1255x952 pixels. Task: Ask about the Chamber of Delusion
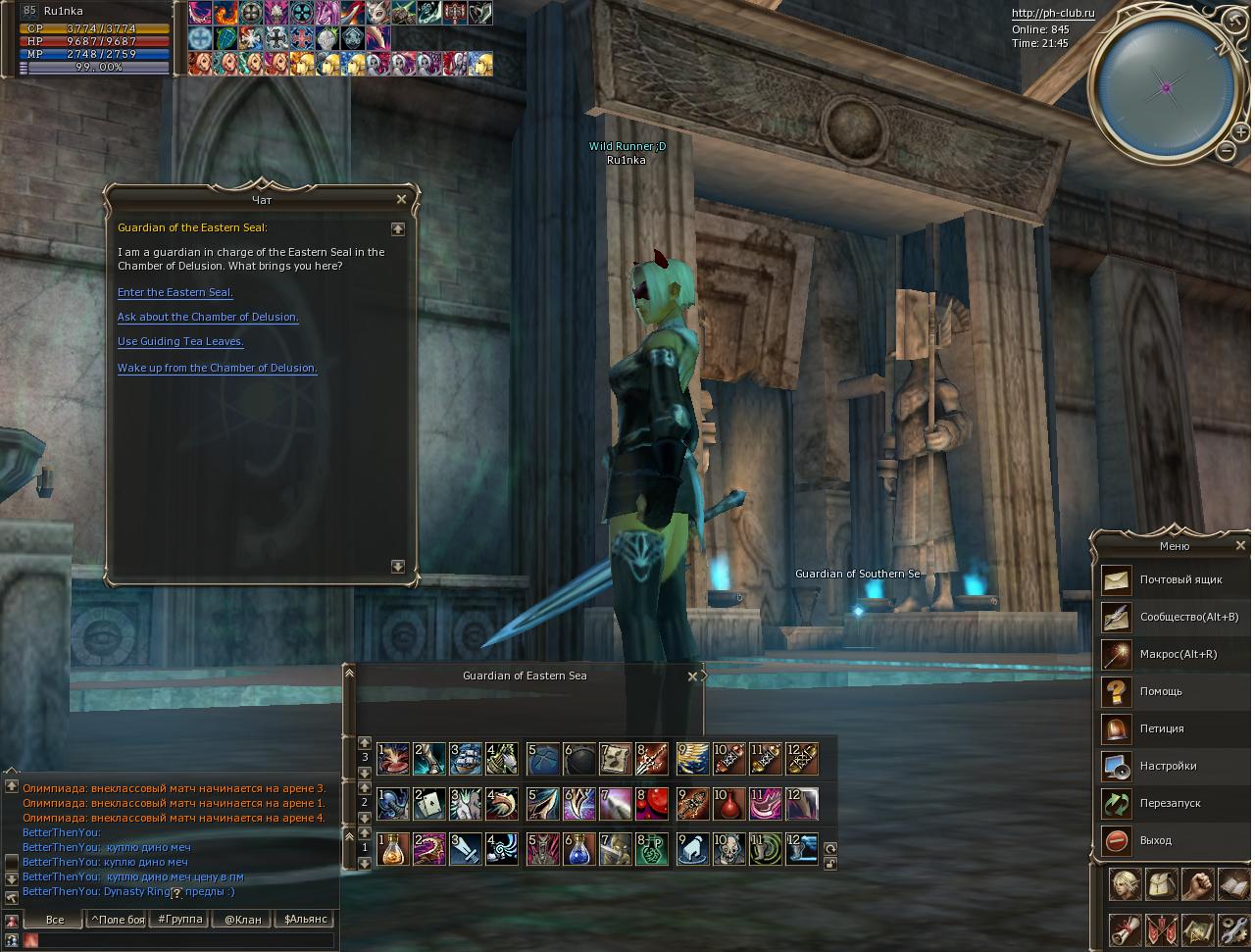pos(208,317)
